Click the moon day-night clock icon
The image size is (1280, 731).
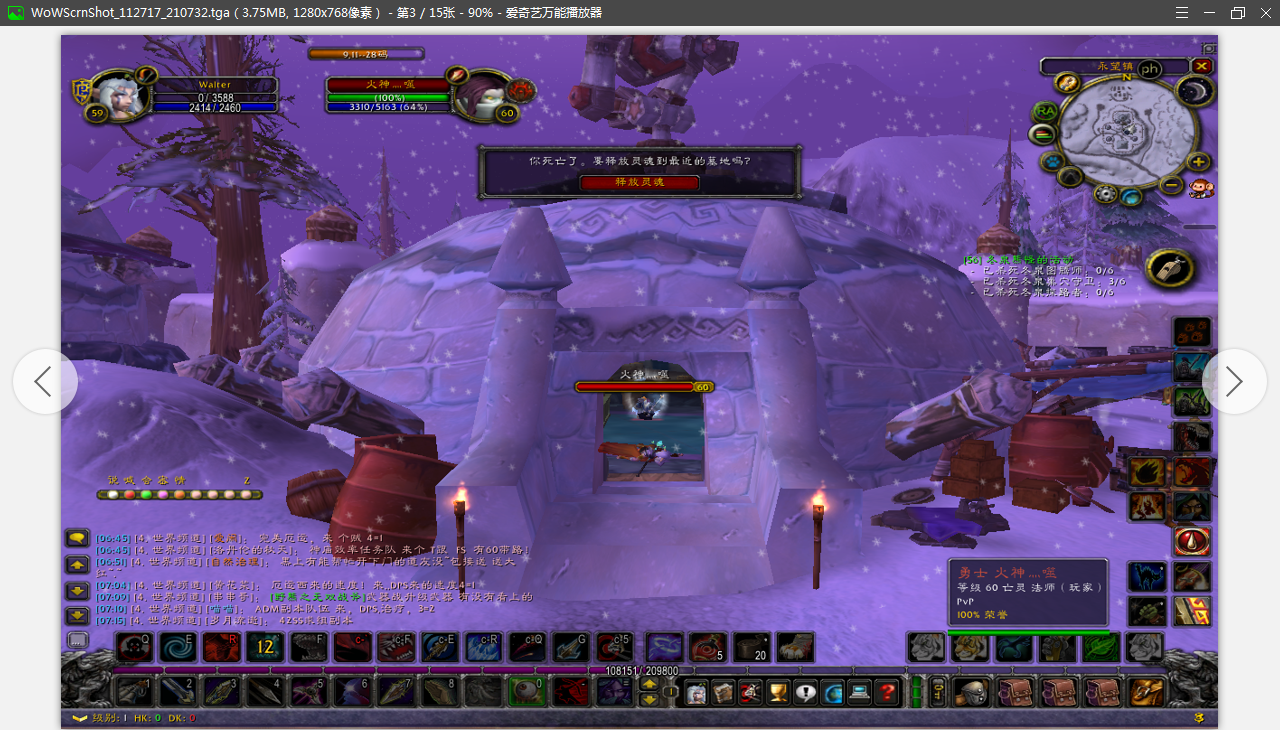point(1193,92)
